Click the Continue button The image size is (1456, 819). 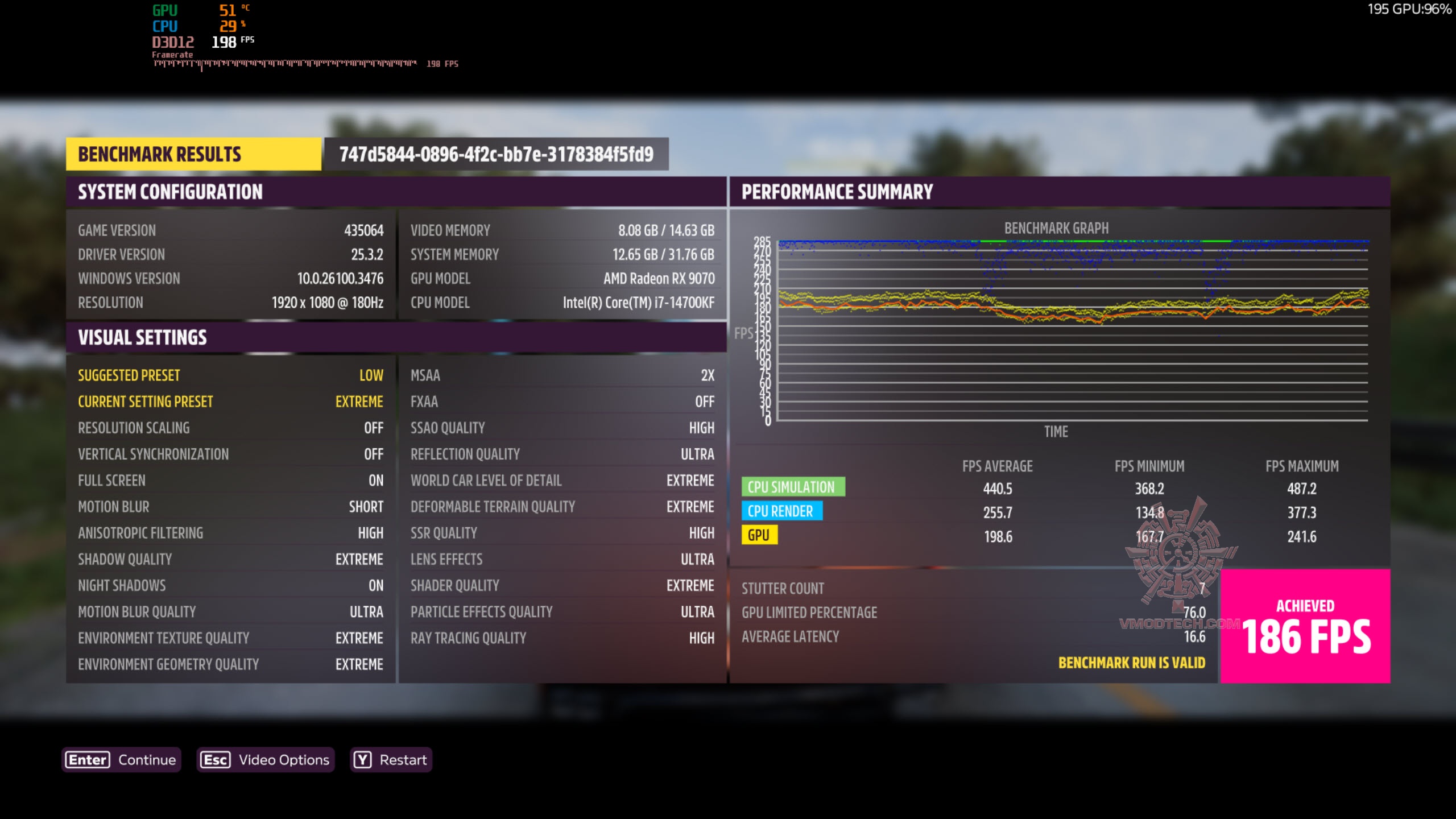click(x=121, y=760)
